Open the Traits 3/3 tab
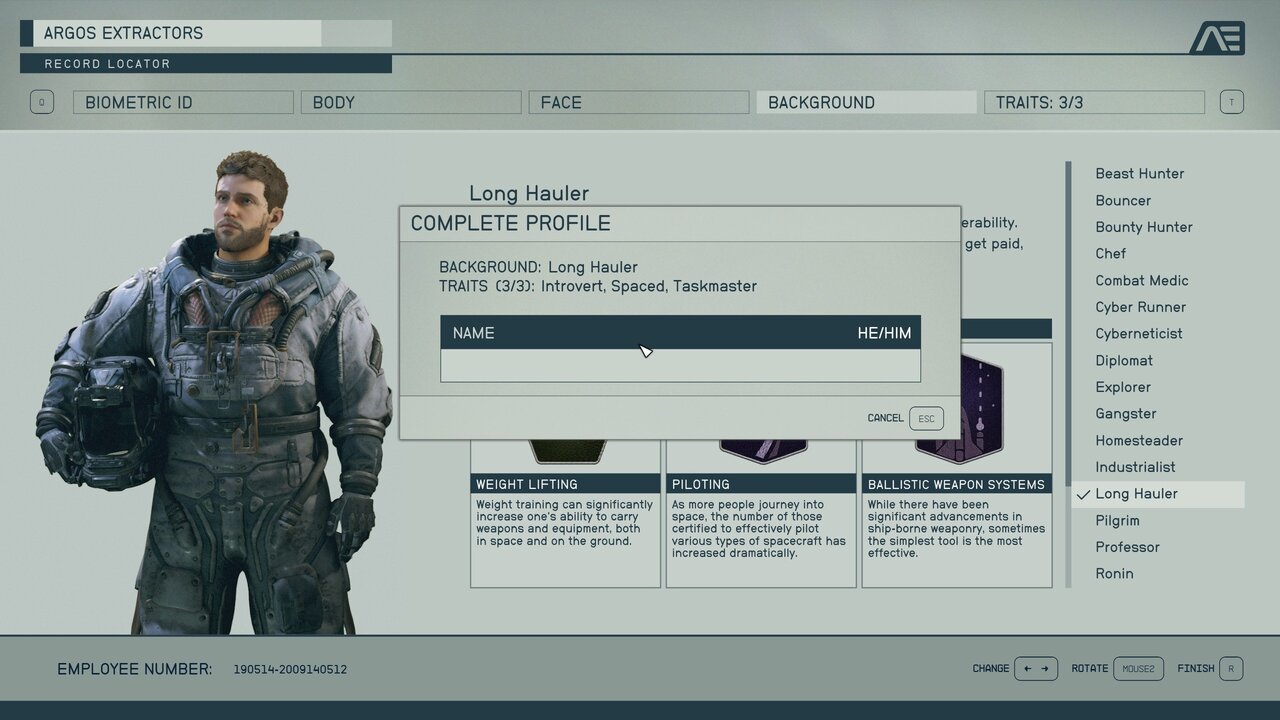1280x720 pixels. [x=1094, y=102]
